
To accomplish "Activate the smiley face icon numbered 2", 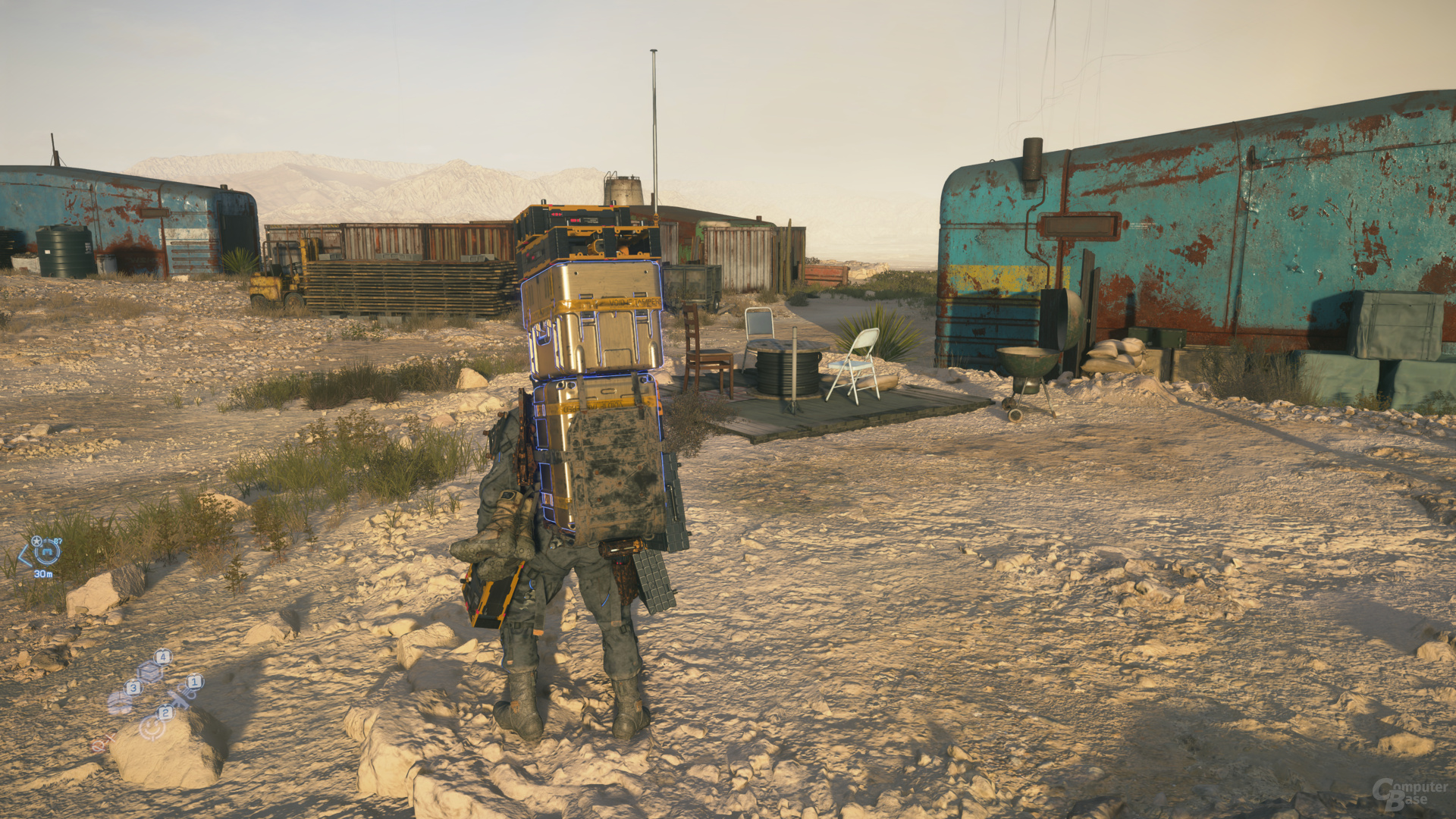I will pyautogui.click(x=152, y=727).
